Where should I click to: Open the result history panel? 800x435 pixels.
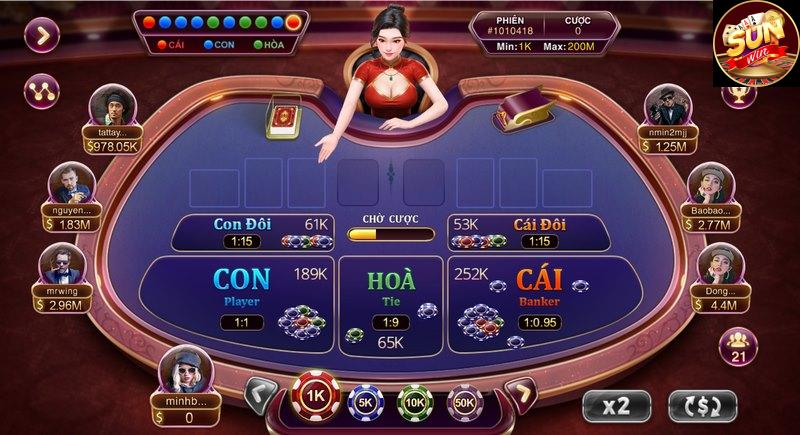pyautogui.click(x=222, y=31)
